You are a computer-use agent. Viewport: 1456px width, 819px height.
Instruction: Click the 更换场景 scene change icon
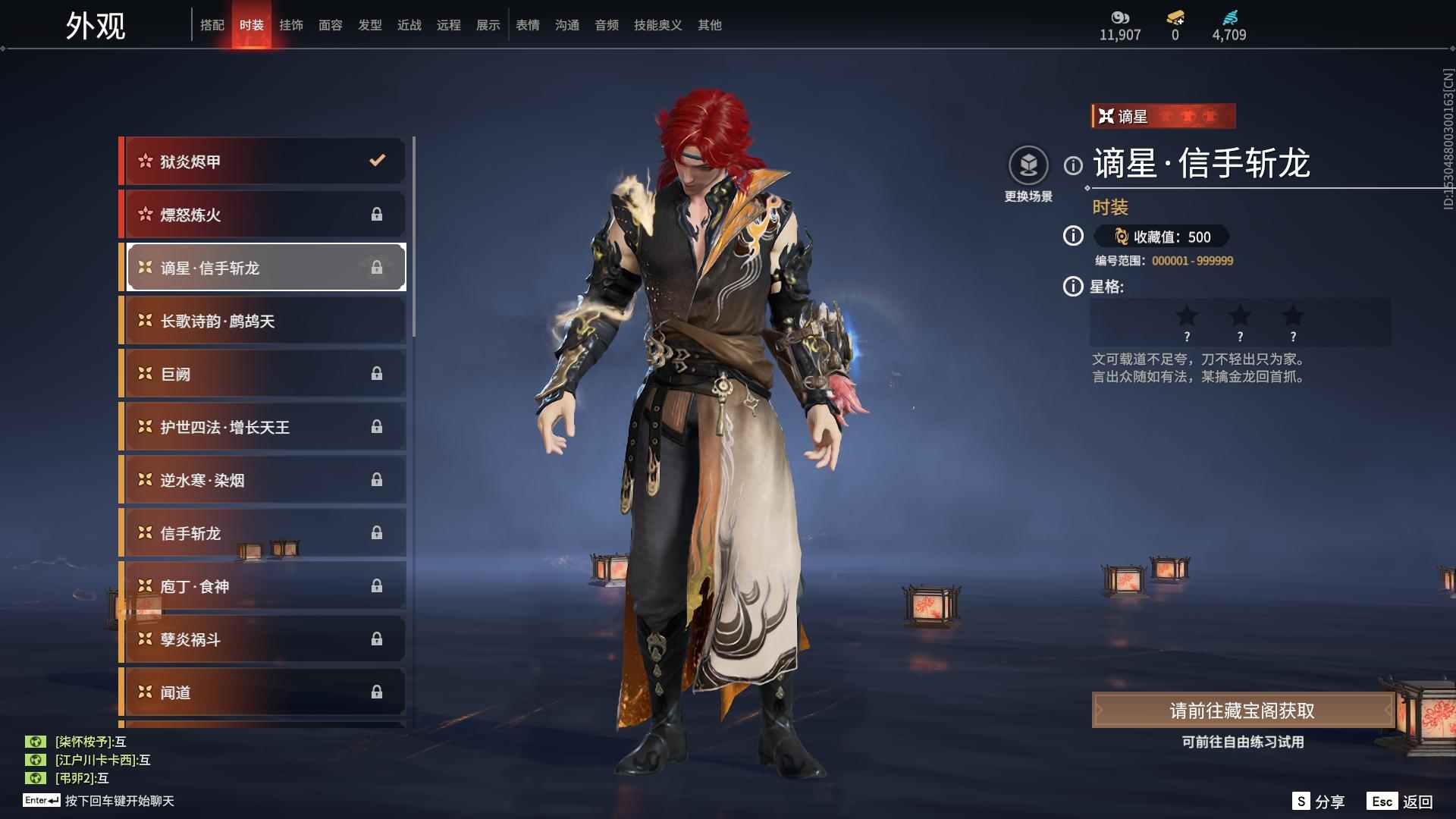[1028, 165]
